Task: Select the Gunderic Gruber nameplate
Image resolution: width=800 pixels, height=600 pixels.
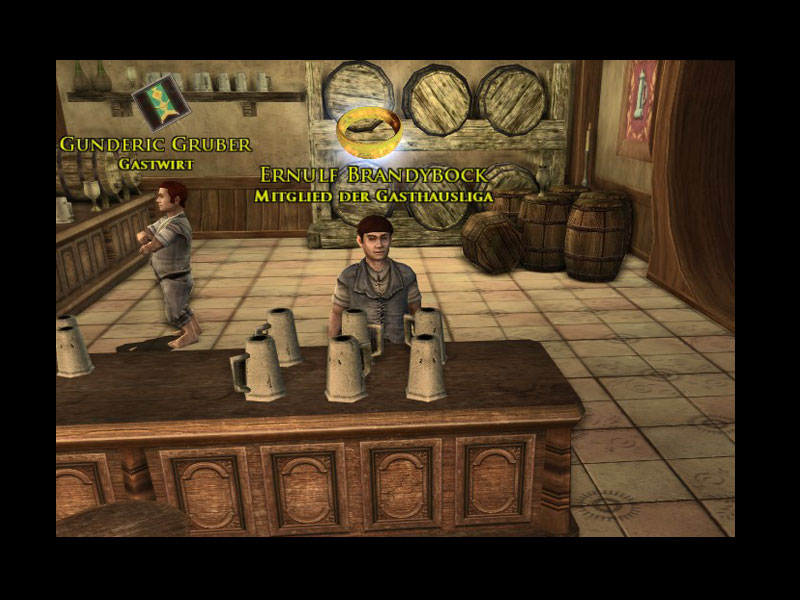Action: (x=155, y=144)
